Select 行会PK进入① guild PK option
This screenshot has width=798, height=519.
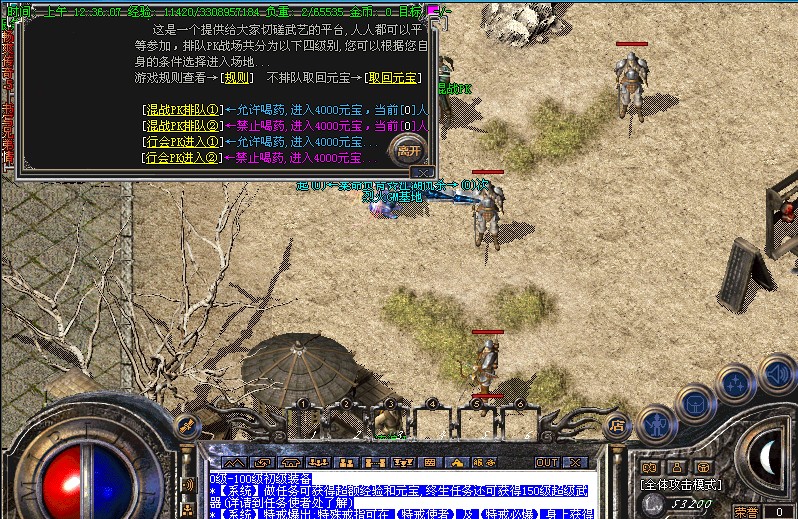[x=182, y=142]
